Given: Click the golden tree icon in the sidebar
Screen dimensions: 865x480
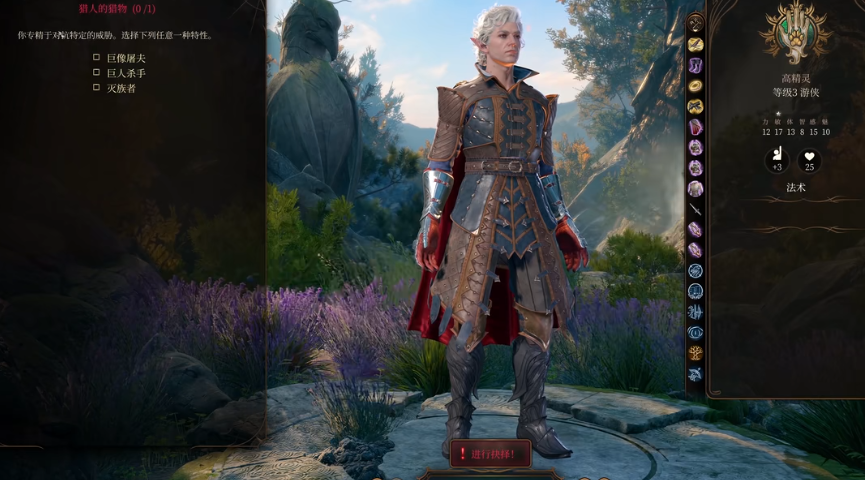Looking at the screenshot, I should click(x=695, y=353).
